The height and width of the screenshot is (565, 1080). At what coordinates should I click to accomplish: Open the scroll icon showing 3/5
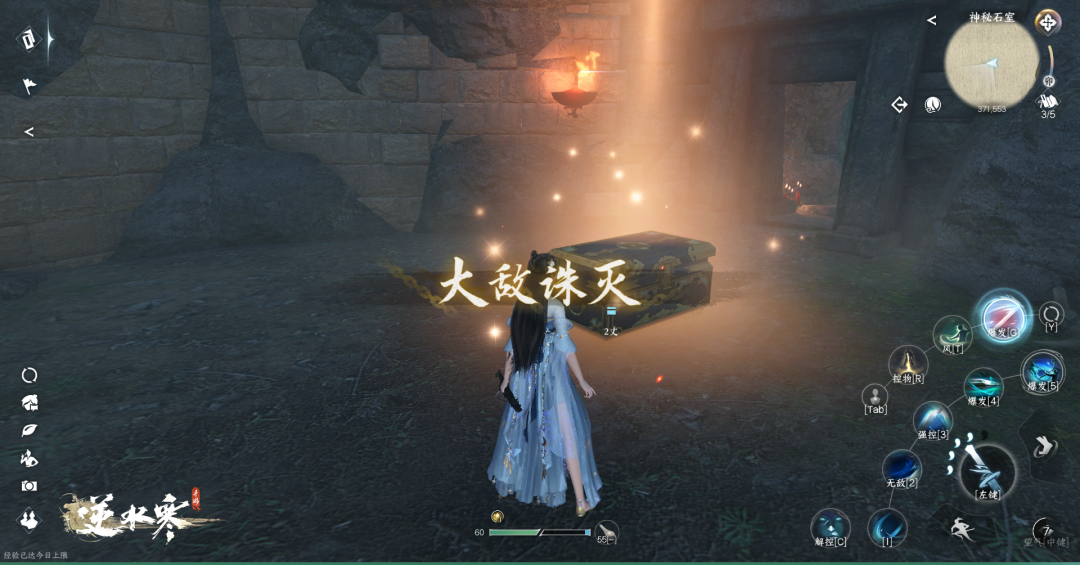[x=1048, y=101]
